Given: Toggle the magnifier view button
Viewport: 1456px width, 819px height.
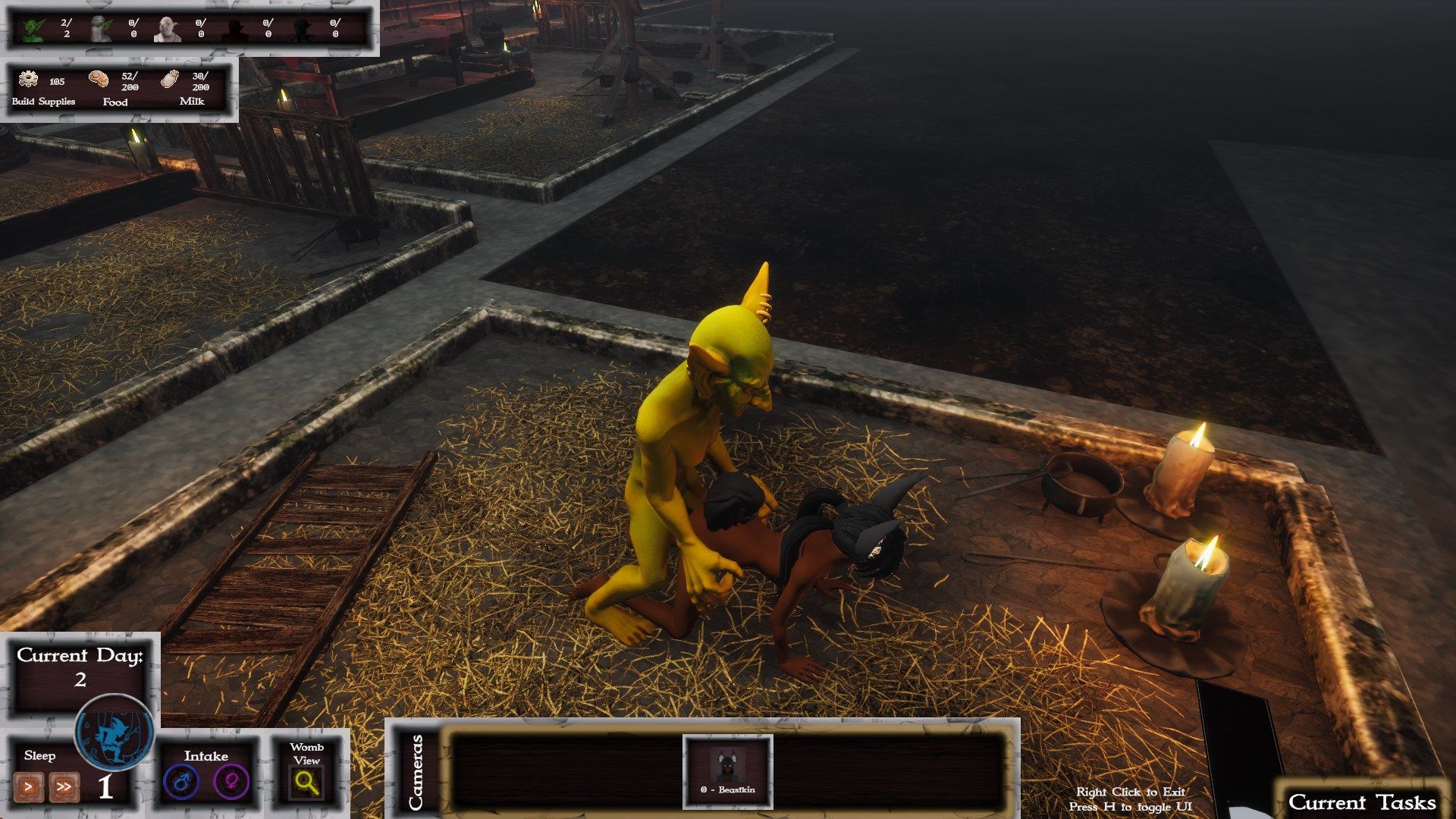Looking at the screenshot, I should click(x=306, y=783).
